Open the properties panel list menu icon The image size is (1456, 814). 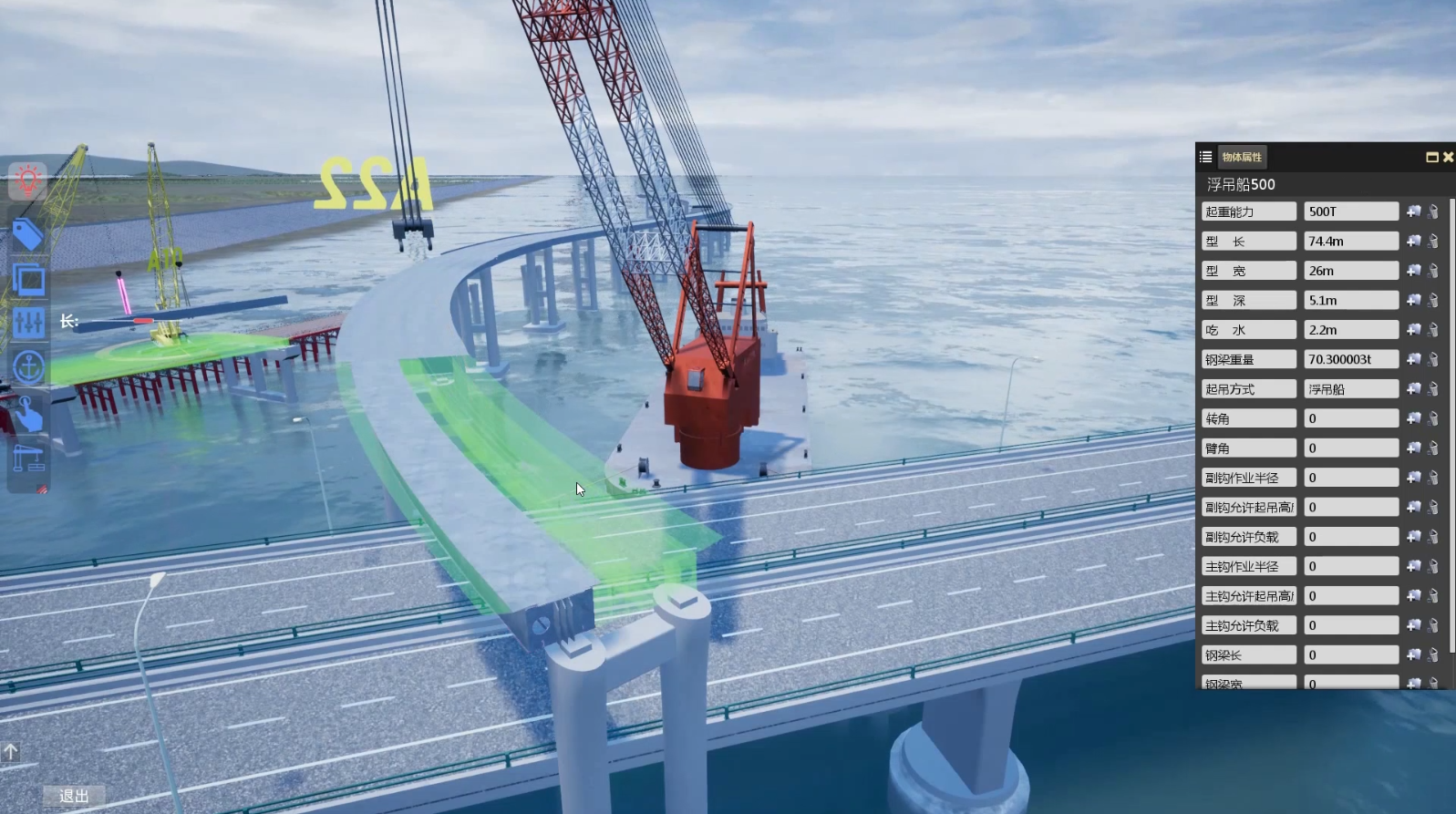[1205, 157]
